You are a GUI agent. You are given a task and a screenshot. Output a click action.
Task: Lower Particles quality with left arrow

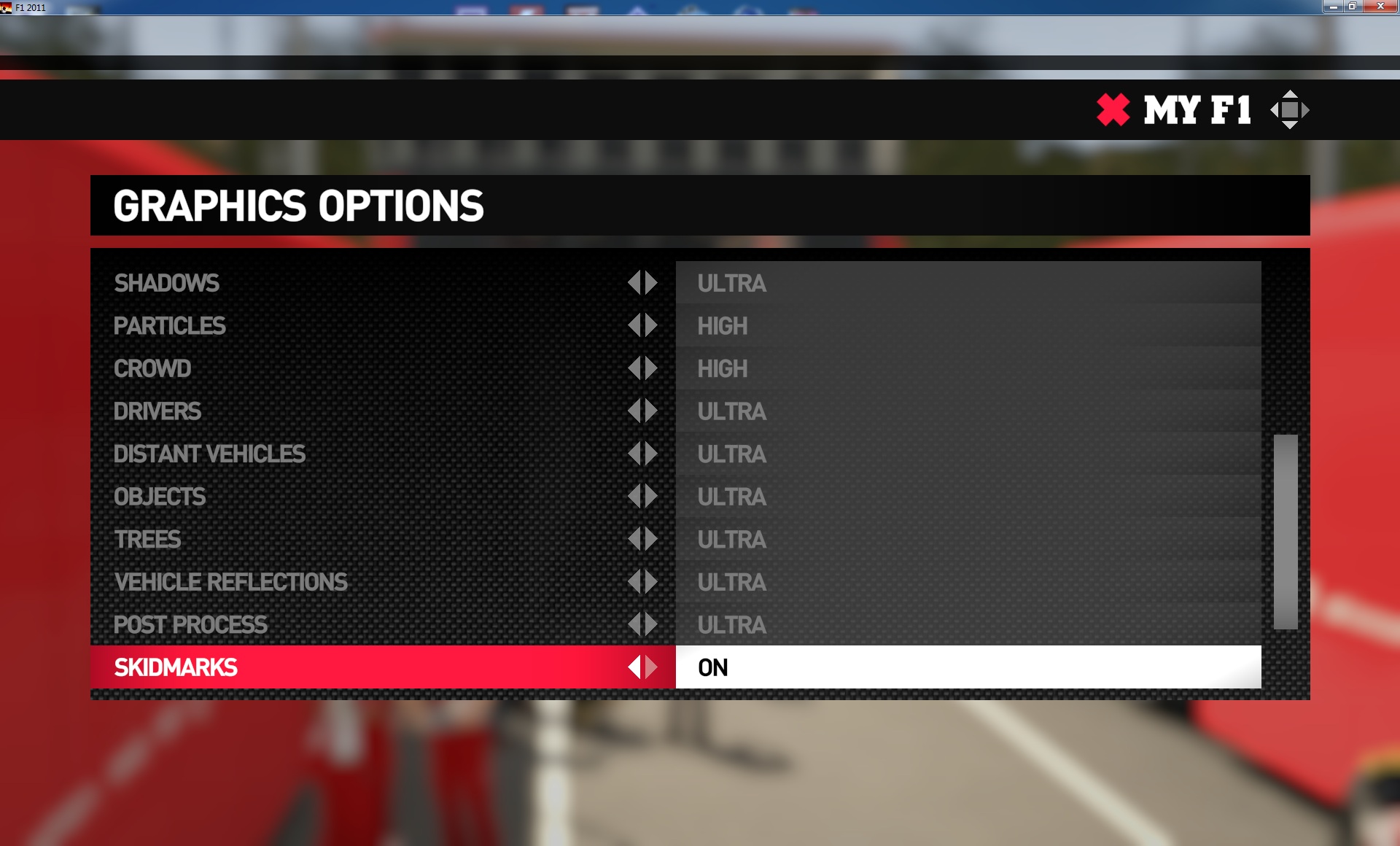pos(634,326)
